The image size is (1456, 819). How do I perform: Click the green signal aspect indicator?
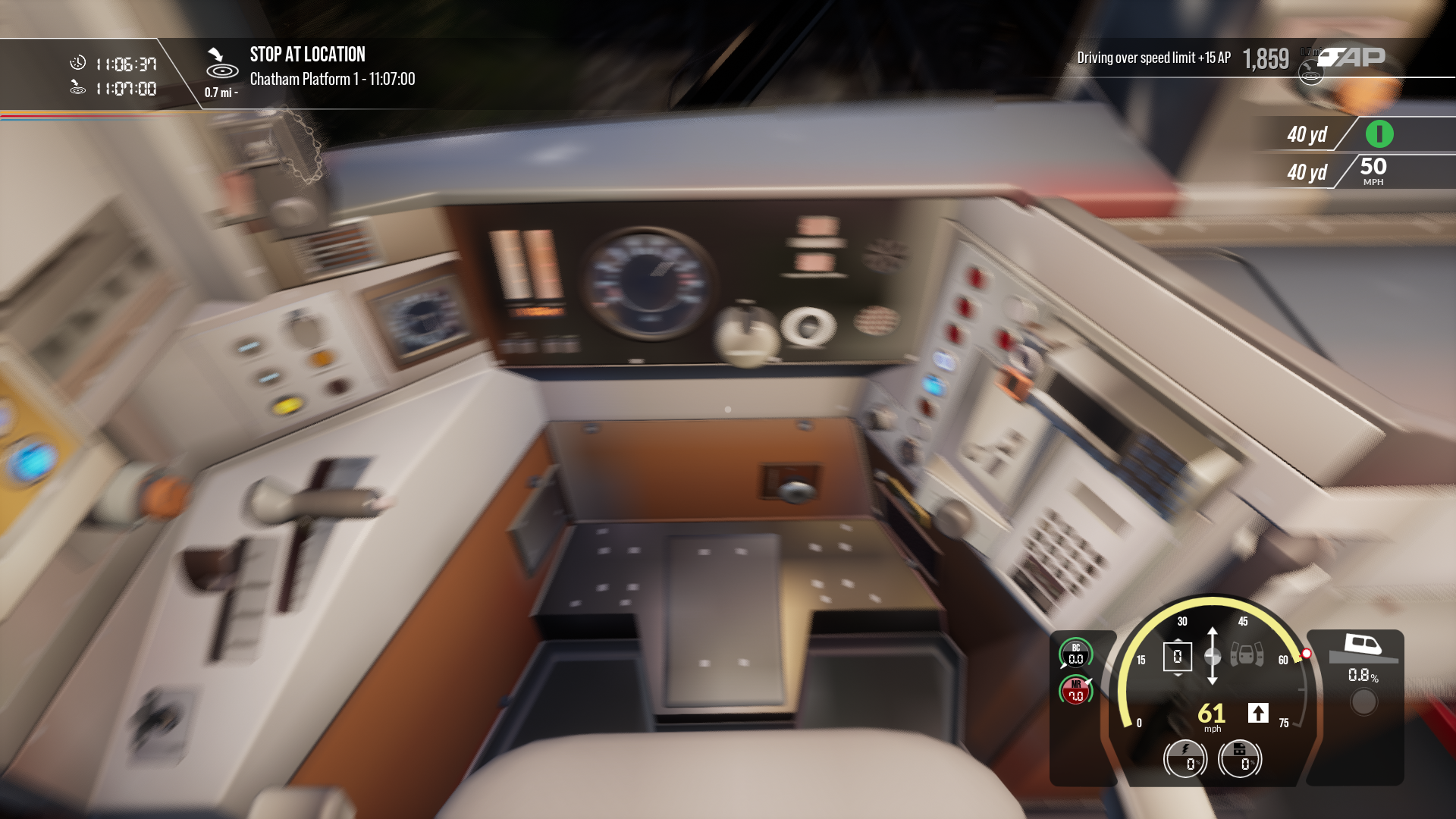[1379, 134]
